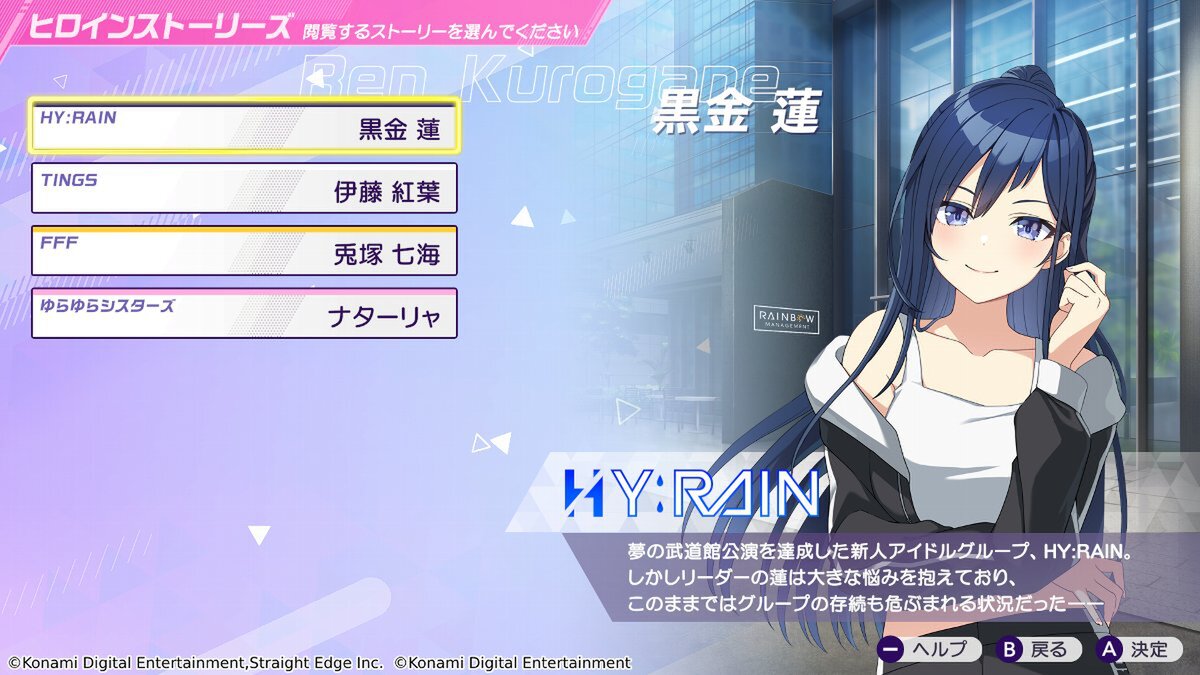This screenshot has height=675, width=1200.
Task: Select the HY:RAIN 黒金 蓮 story
Action: click(244, 125)
